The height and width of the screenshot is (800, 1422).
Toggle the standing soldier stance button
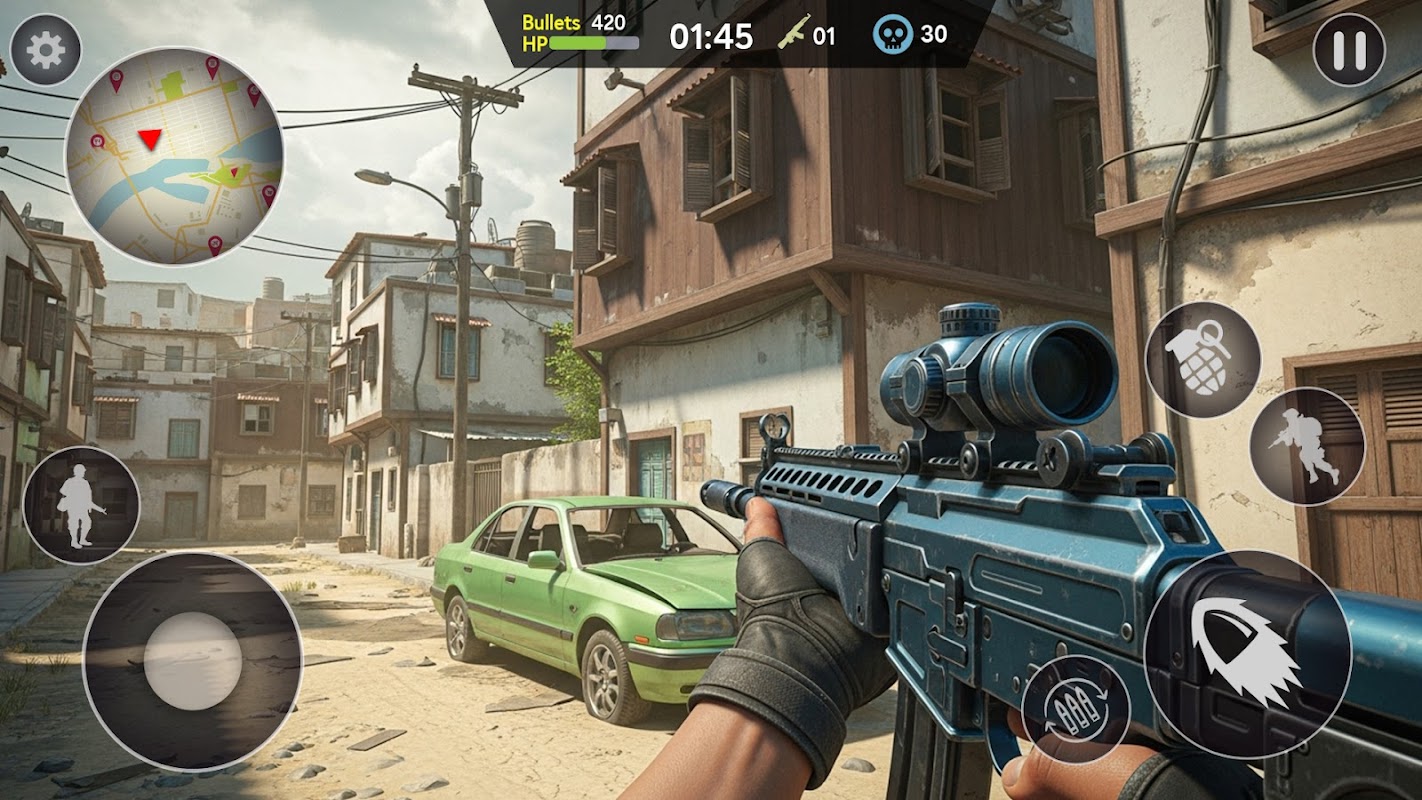81,505
